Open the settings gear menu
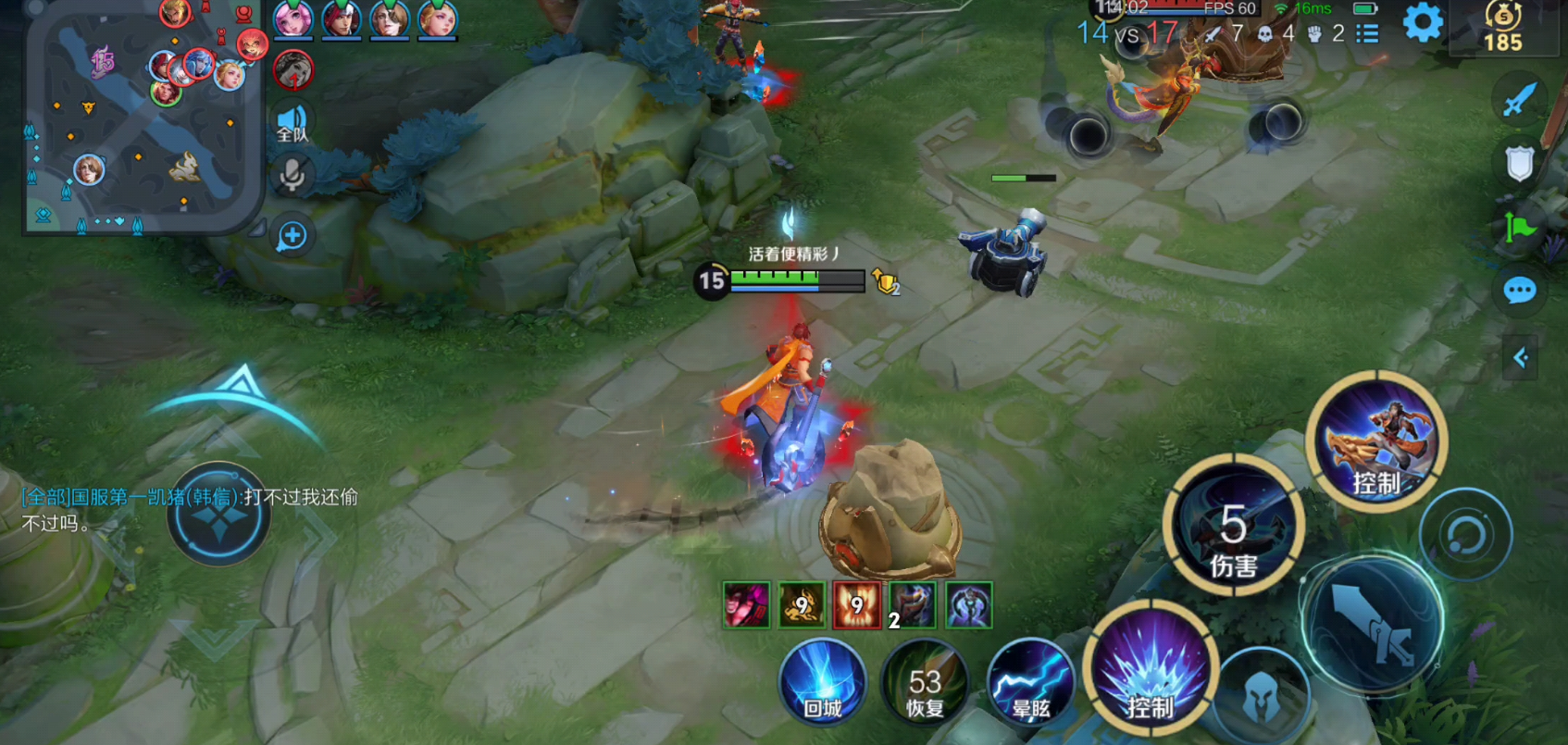This screenshot has height=745, width=1568. (1422, 23)
